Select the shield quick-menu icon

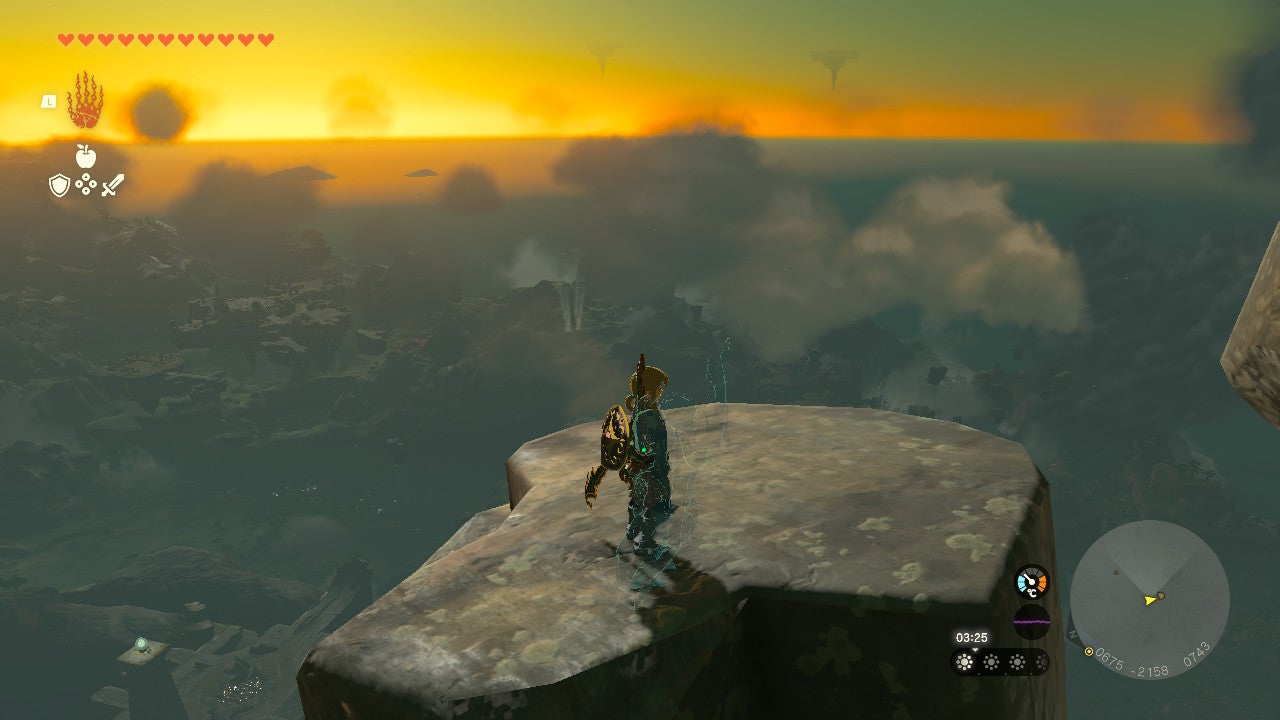(59, 185)
